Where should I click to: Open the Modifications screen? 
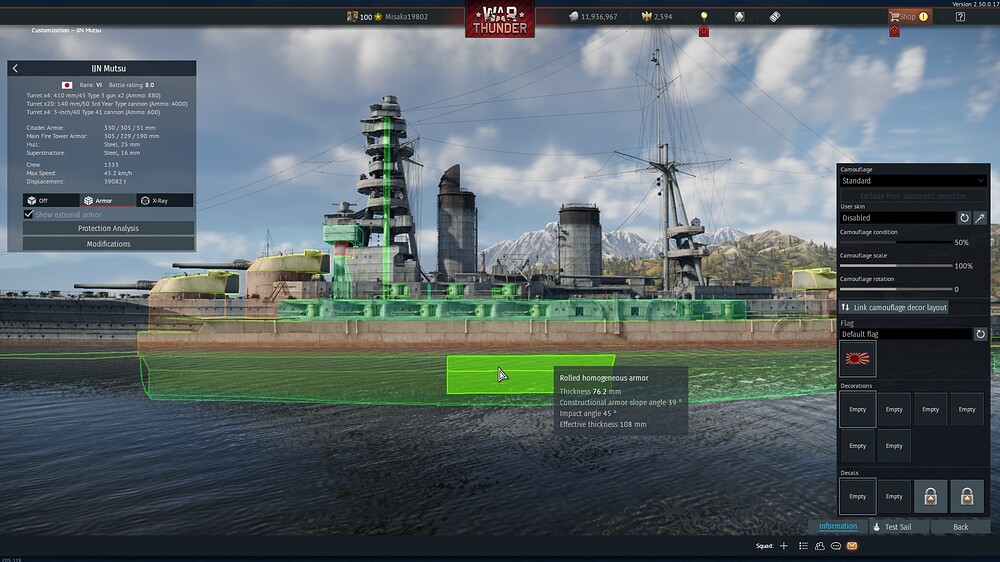point(108,244)
